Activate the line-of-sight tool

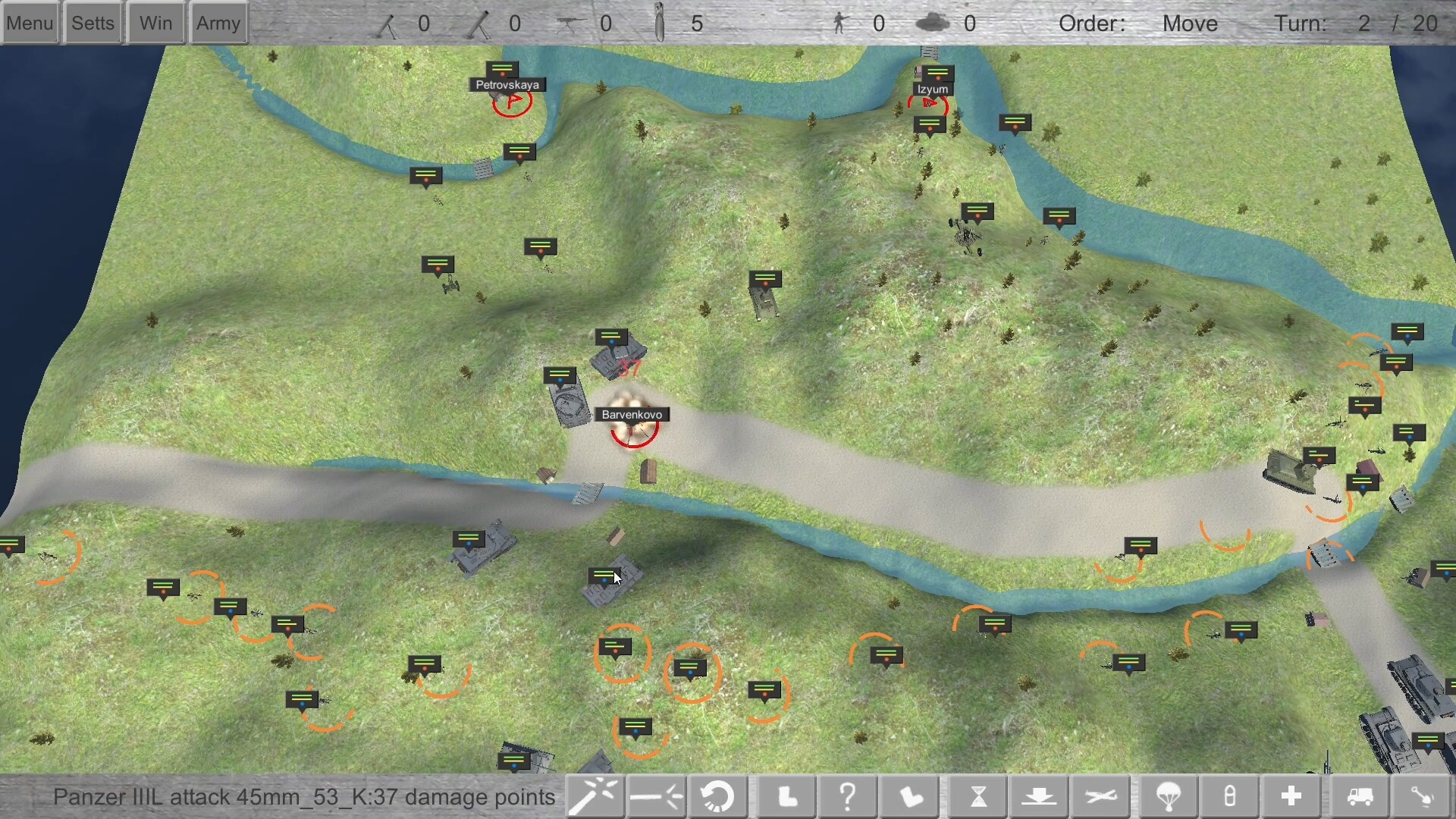[x=657, y=796]
